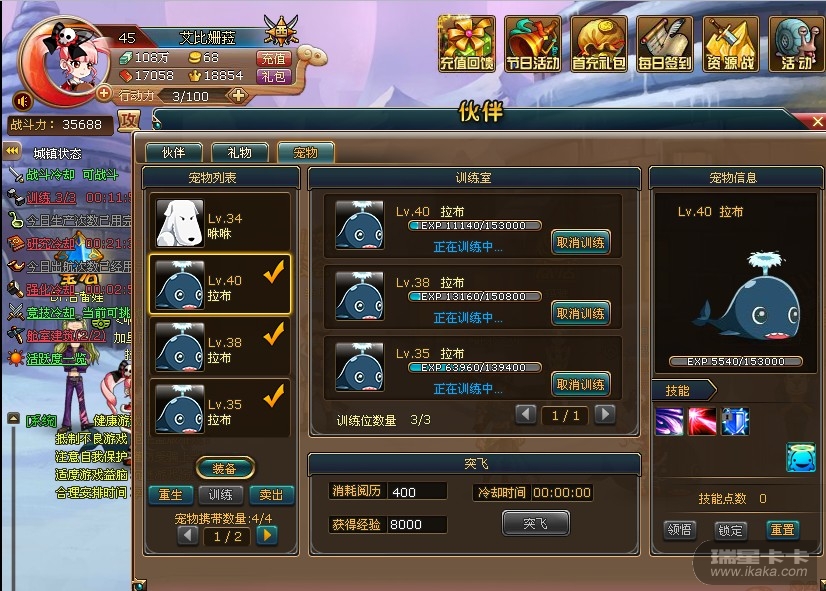
Task: Click the 重生 rebirth button
Action: (x=170, y=495)
